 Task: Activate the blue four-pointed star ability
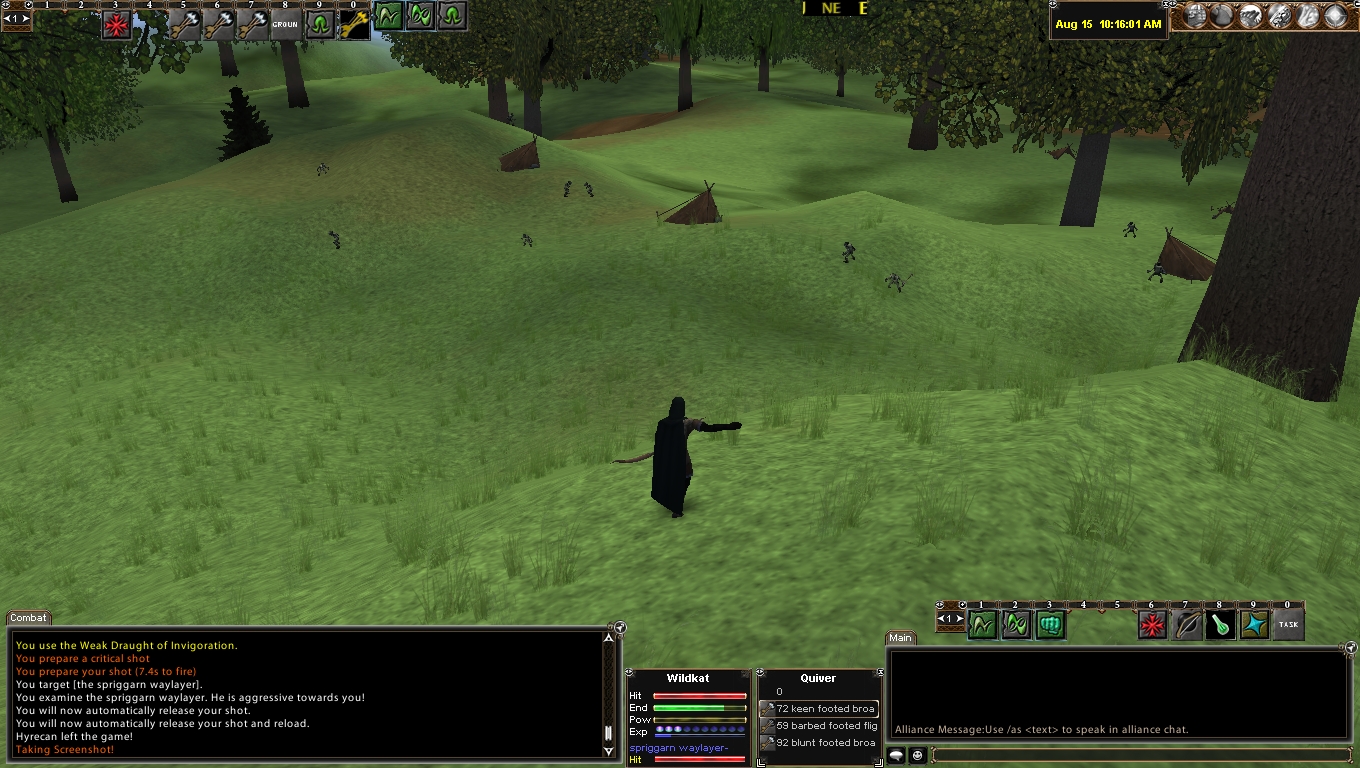(x=1255, y=625)
